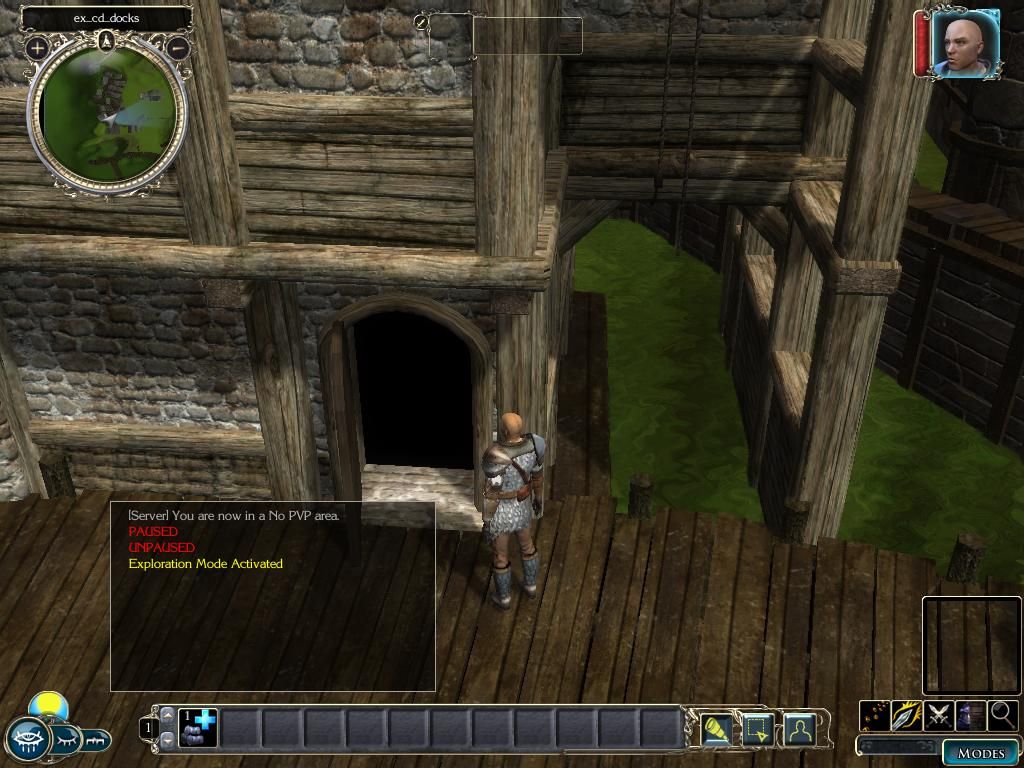Activate the crossed swords combat mode

(x=939, y=715)
